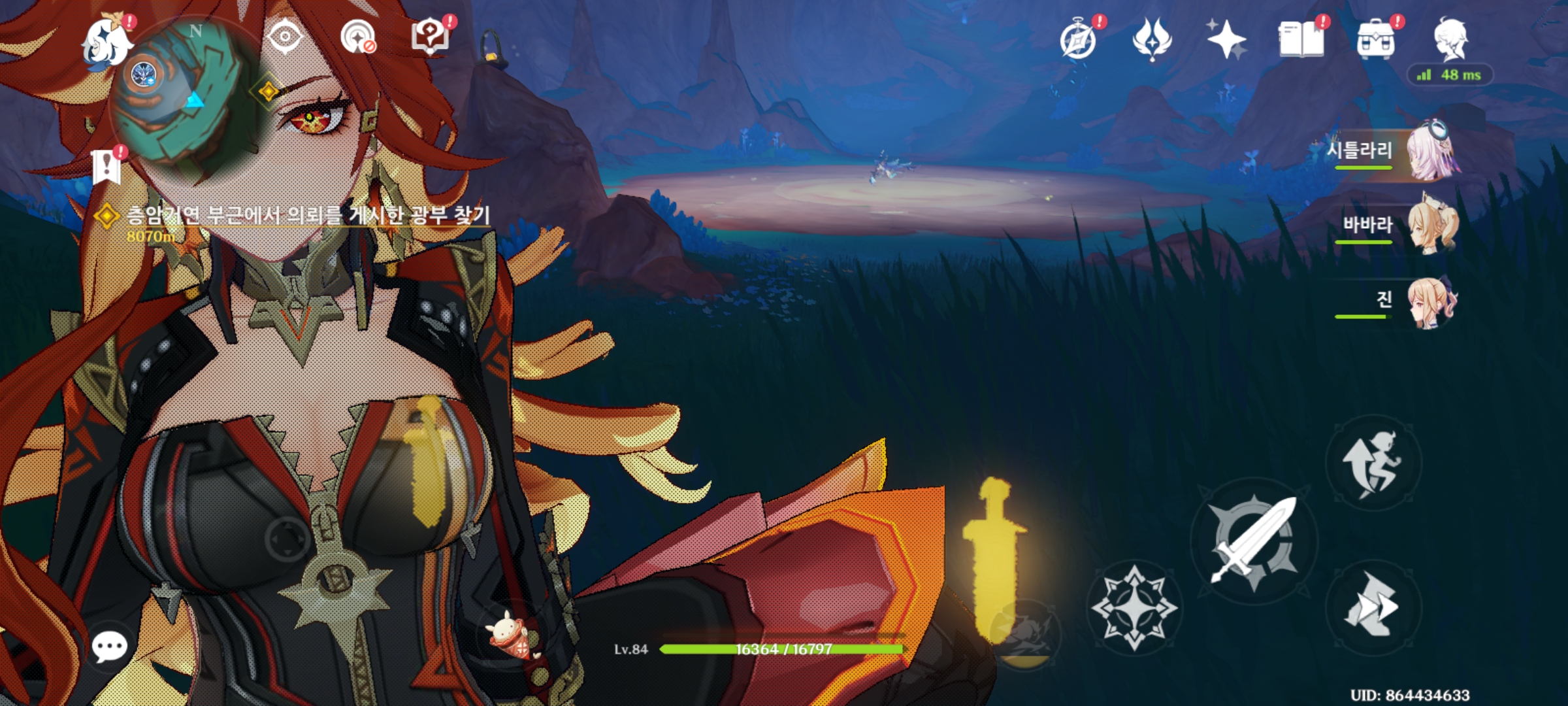Viewport: 1568px width, 706px height.
Task: Select the tracked miner quest objective
Action: 307,215
